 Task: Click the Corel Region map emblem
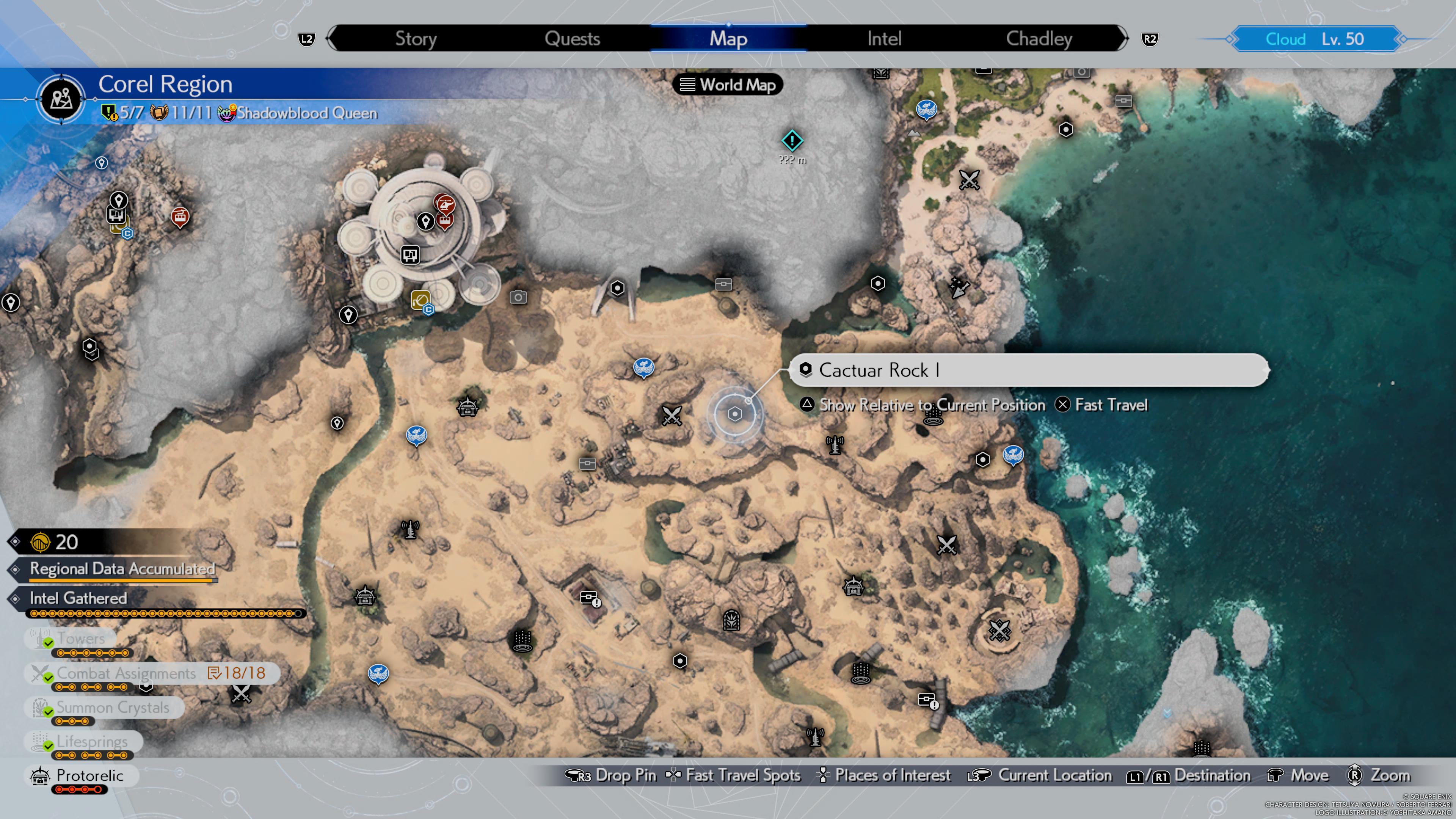click(61, 99)
